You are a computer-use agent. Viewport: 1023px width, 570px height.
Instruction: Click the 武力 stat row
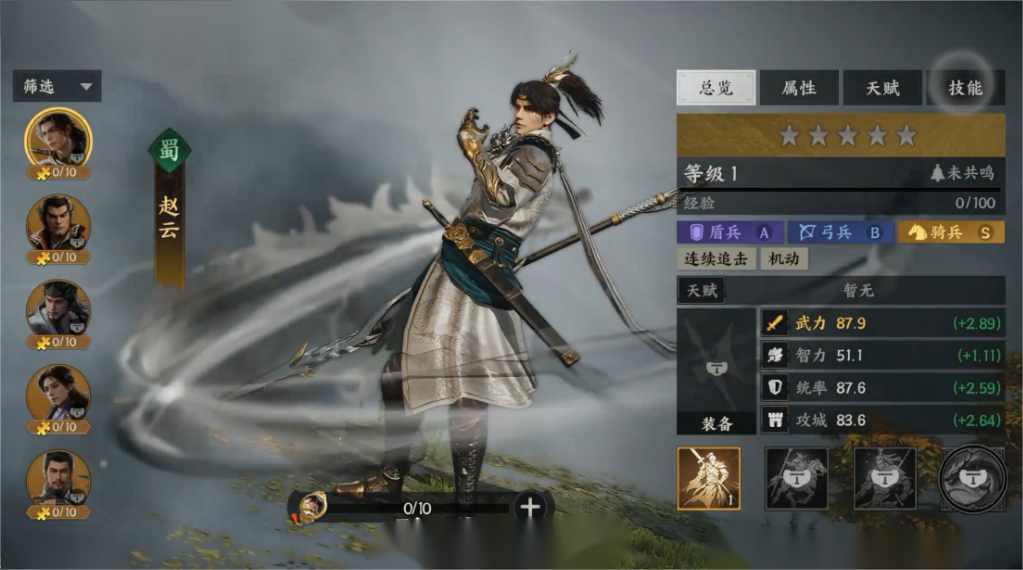coord(881,323)
